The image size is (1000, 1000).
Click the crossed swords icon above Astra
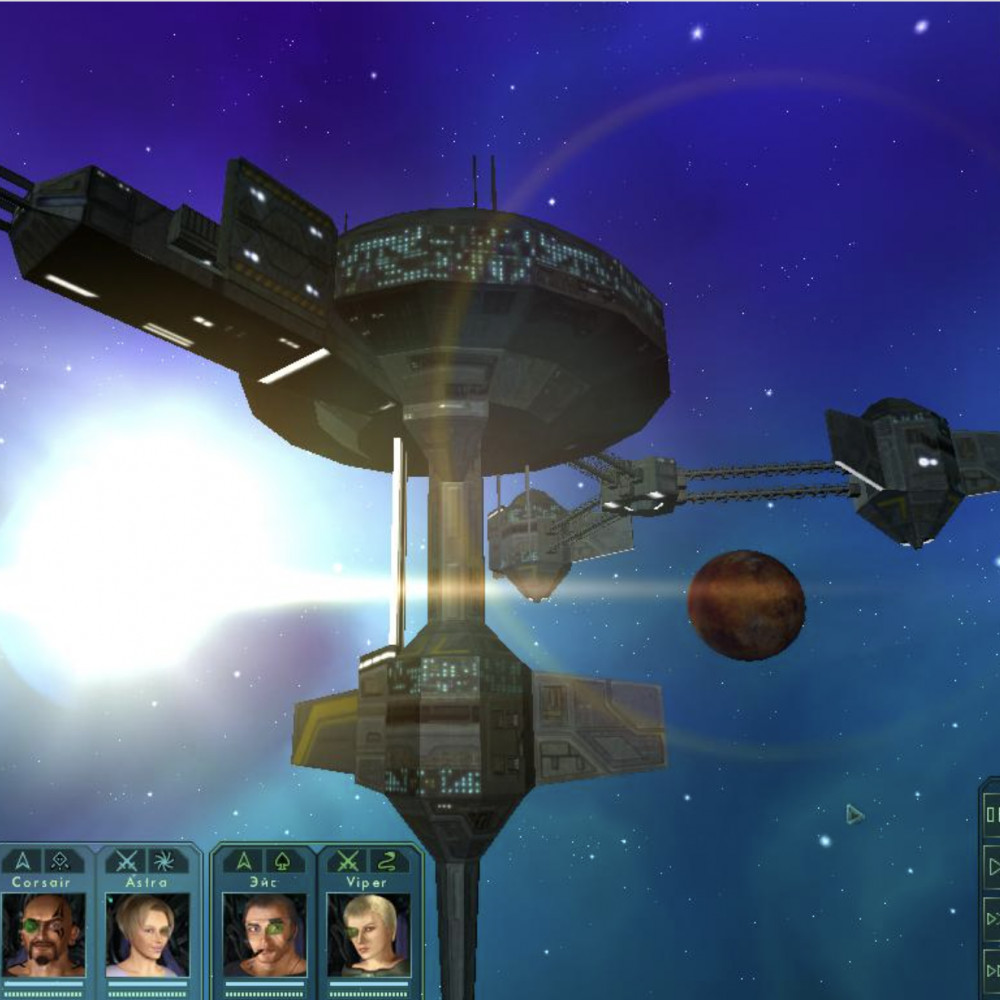coord(127,861)
